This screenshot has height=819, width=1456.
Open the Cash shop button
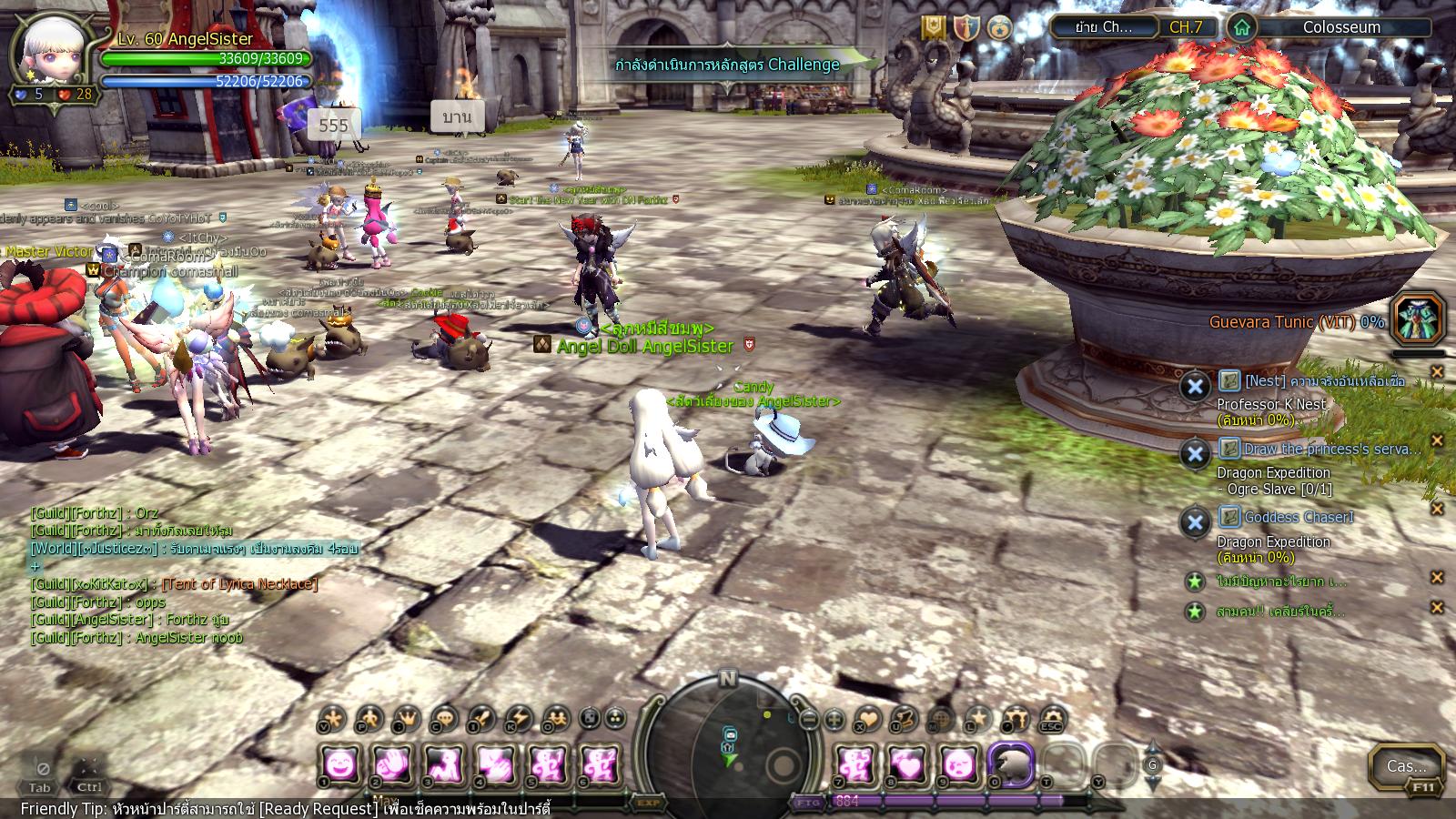pos(1406,766)
